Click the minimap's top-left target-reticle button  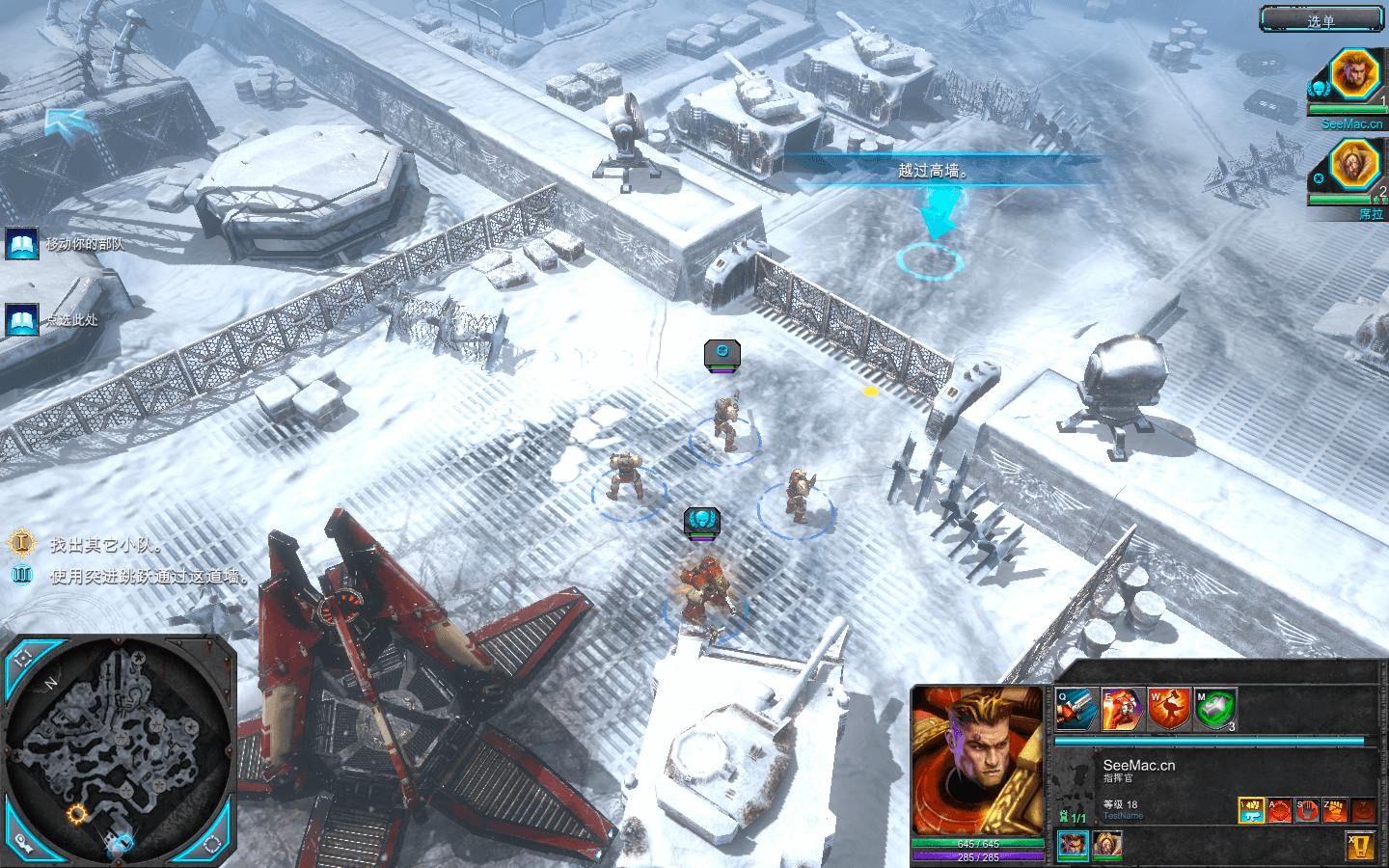point(24,660)
